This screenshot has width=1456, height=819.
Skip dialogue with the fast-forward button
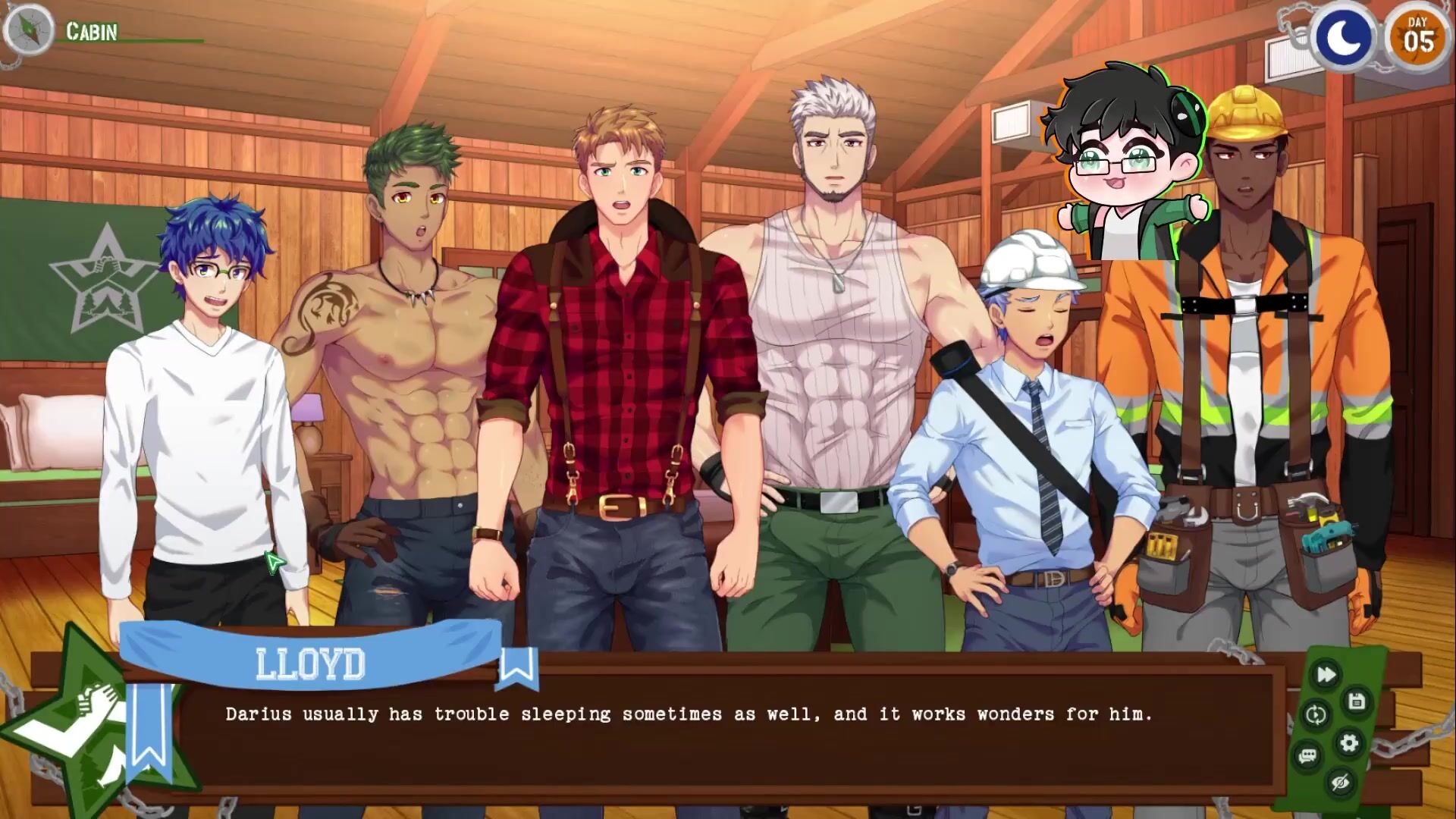click(1326, 675)
